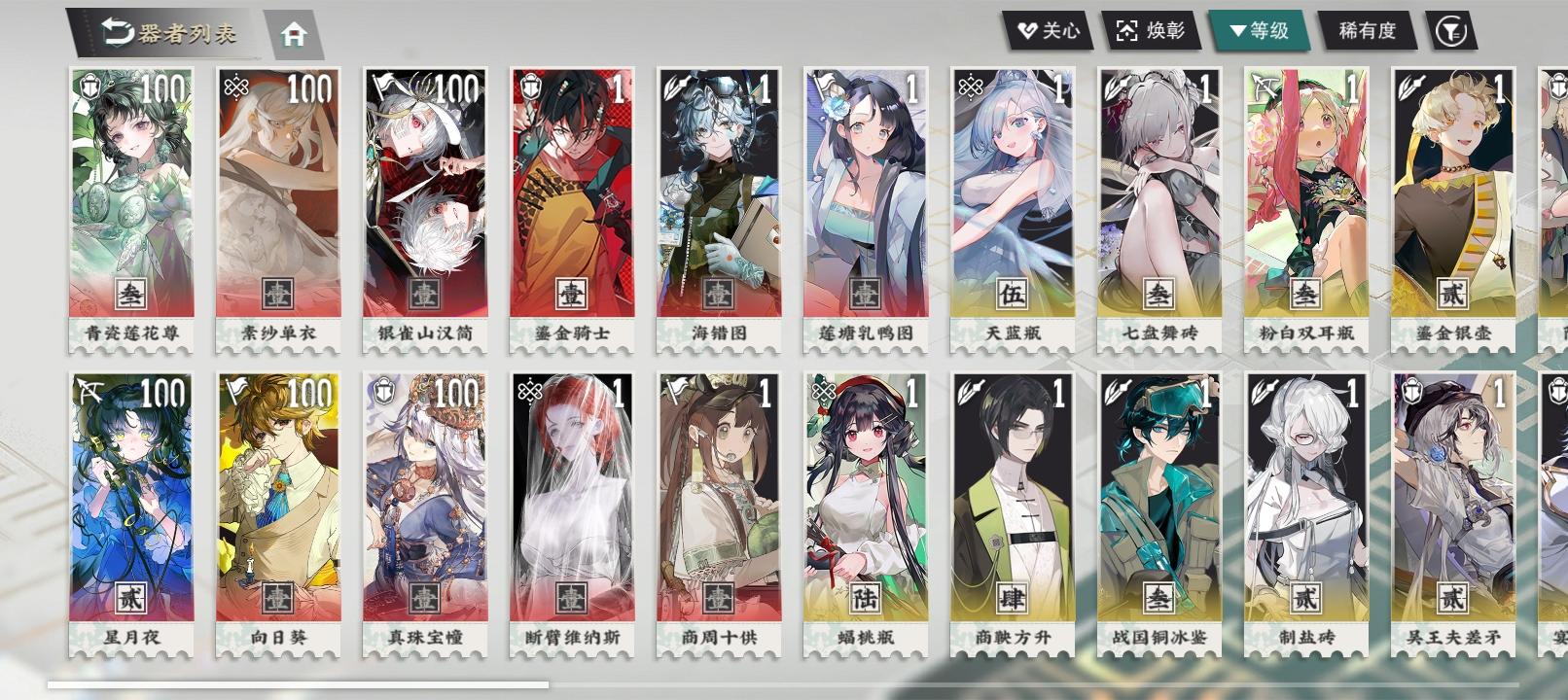
Task: Click the 战国铜冰鉴 name label
Action: coord(1162,637)
